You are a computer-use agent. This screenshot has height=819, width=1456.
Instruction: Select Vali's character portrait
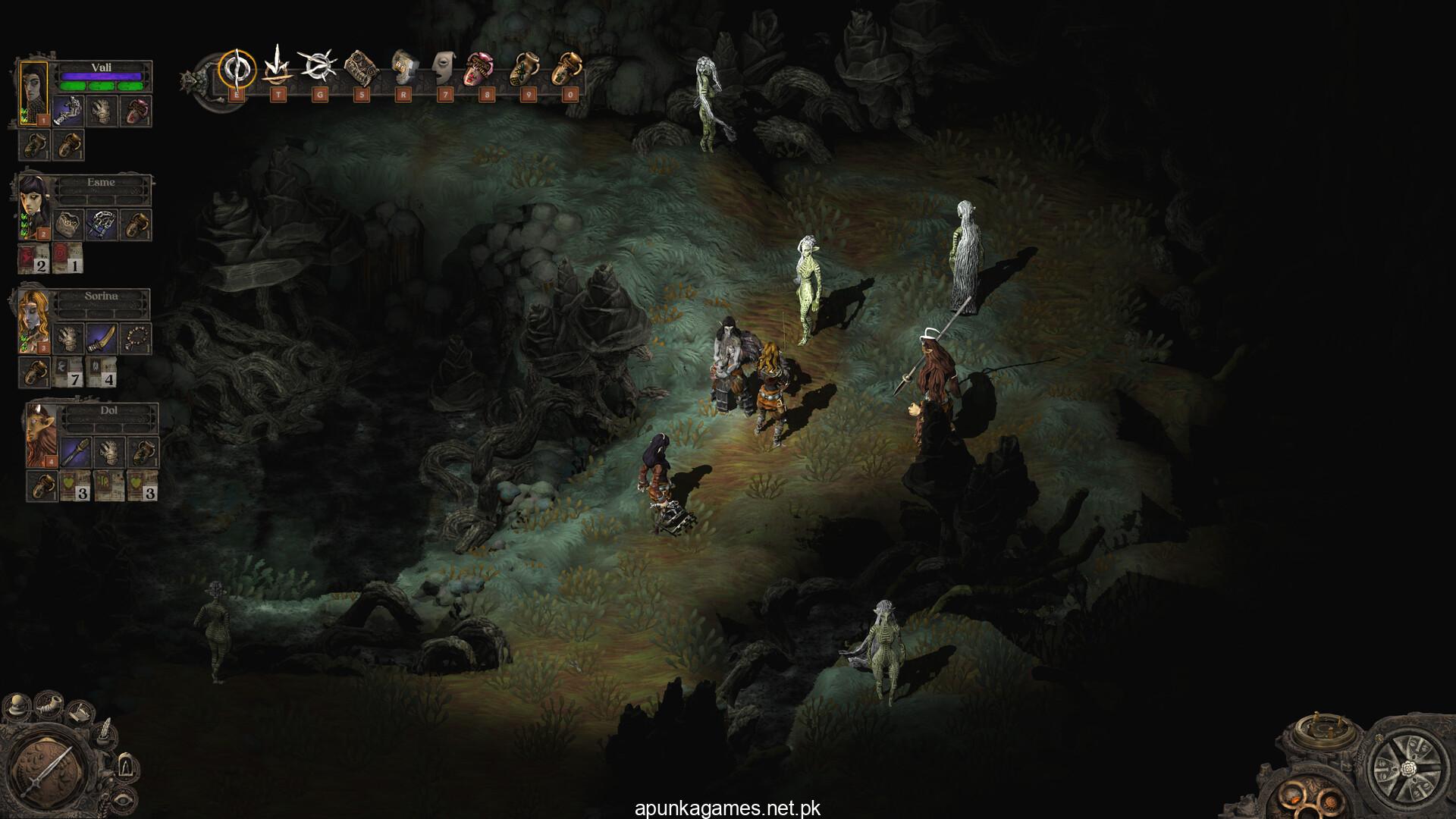[33, 93]
